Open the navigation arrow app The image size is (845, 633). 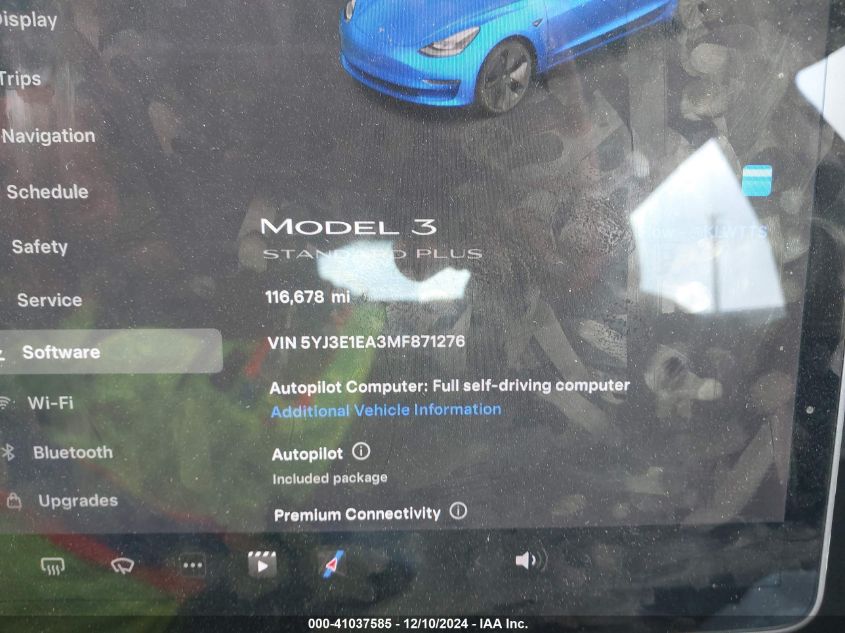[x=333, y=564]
